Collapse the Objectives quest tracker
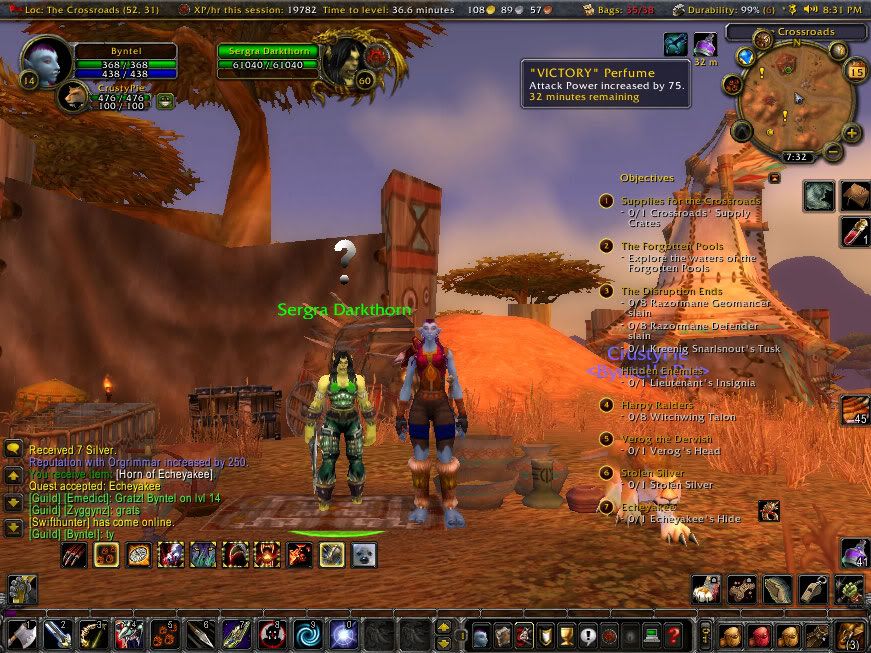Viewport: 871px width, 653px height. point(773,177)
